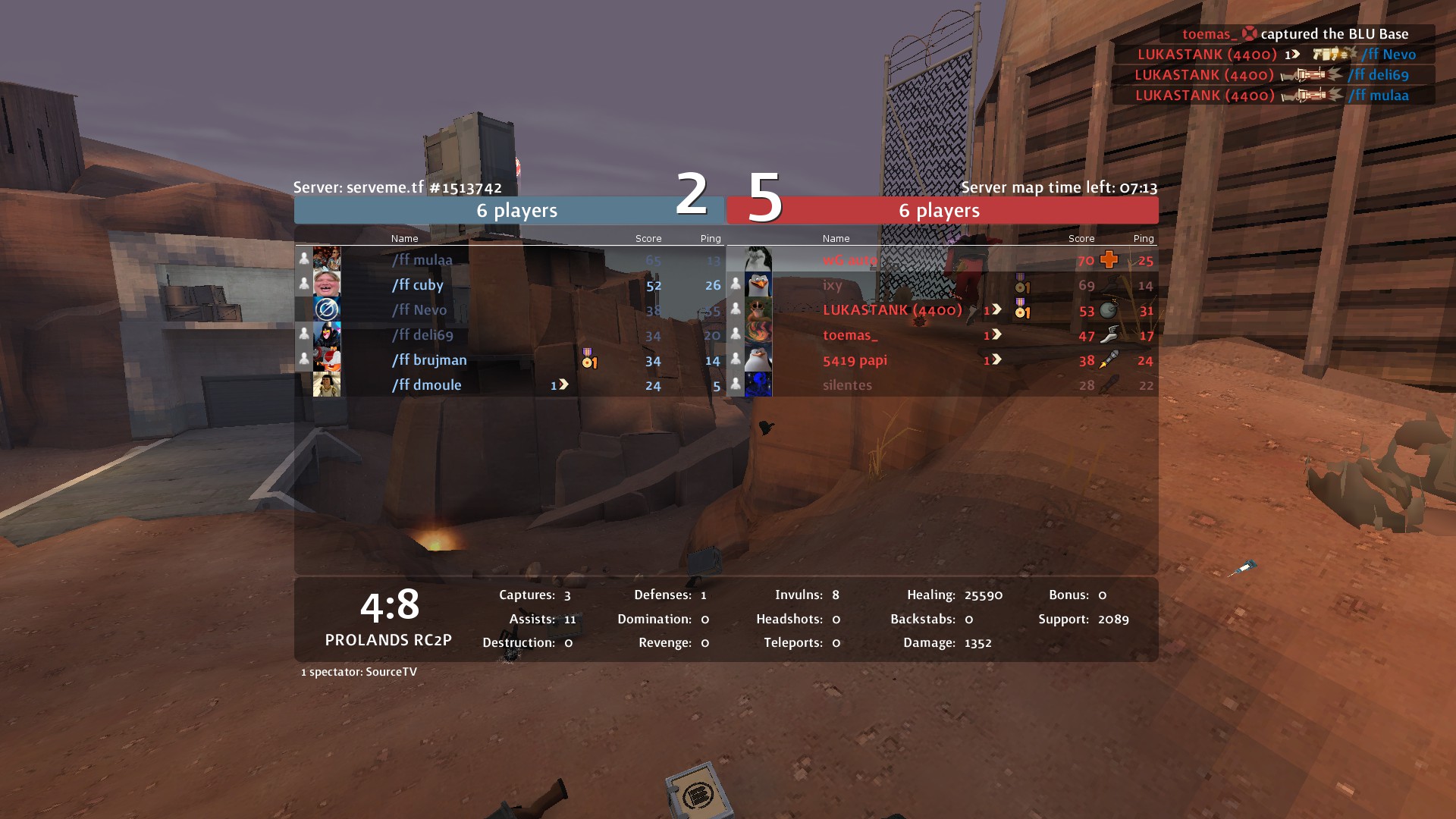1456x819 pixels.
Task: Choose player /ff Nevo on BLU team
Action: pyautogui.click(x=419, y=310)
